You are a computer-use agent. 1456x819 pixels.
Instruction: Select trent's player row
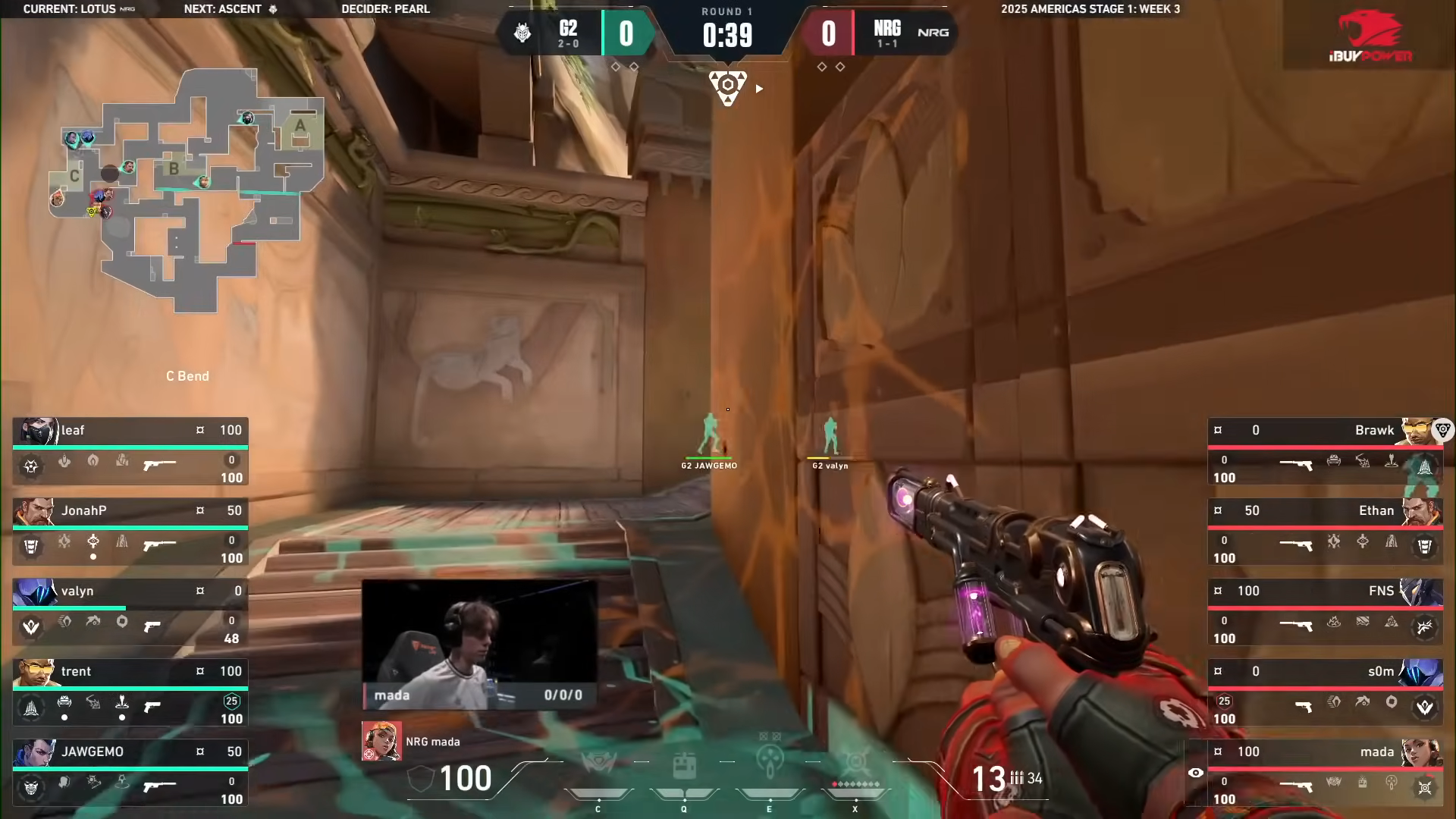pyautogui.click(x=130, y=693)
